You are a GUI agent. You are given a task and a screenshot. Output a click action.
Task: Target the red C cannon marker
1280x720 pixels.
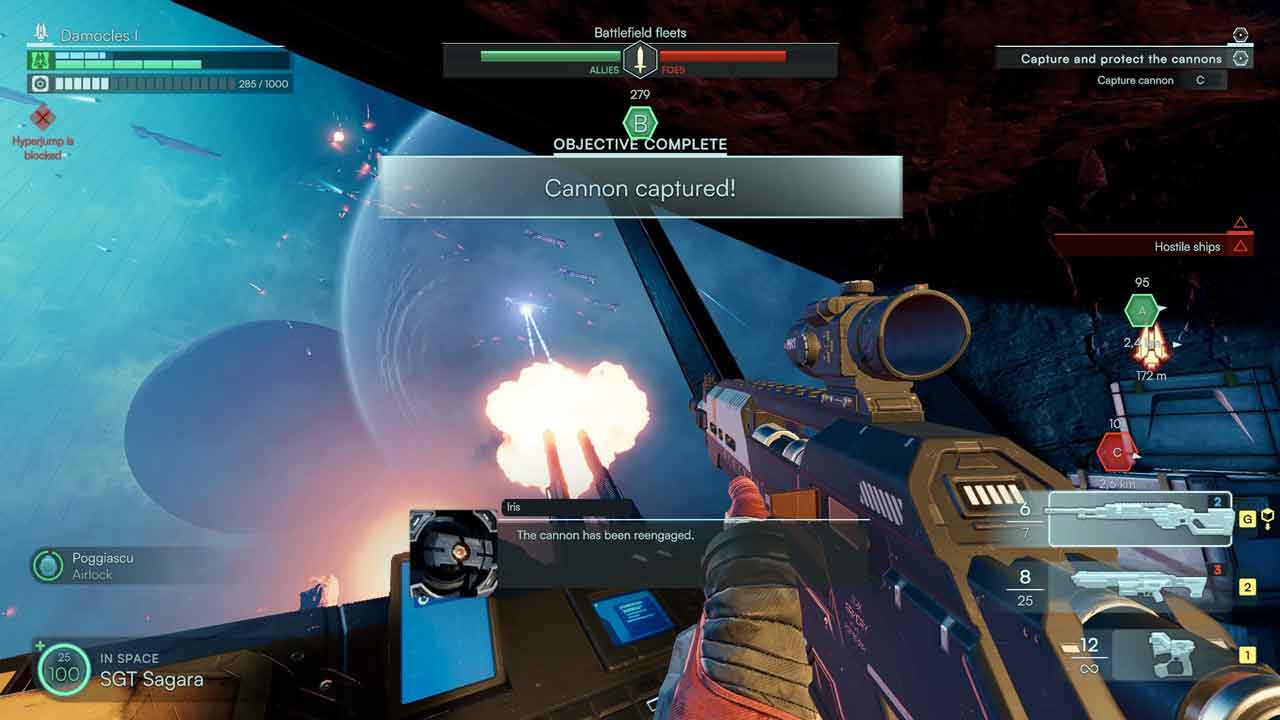coord(1116,453)
